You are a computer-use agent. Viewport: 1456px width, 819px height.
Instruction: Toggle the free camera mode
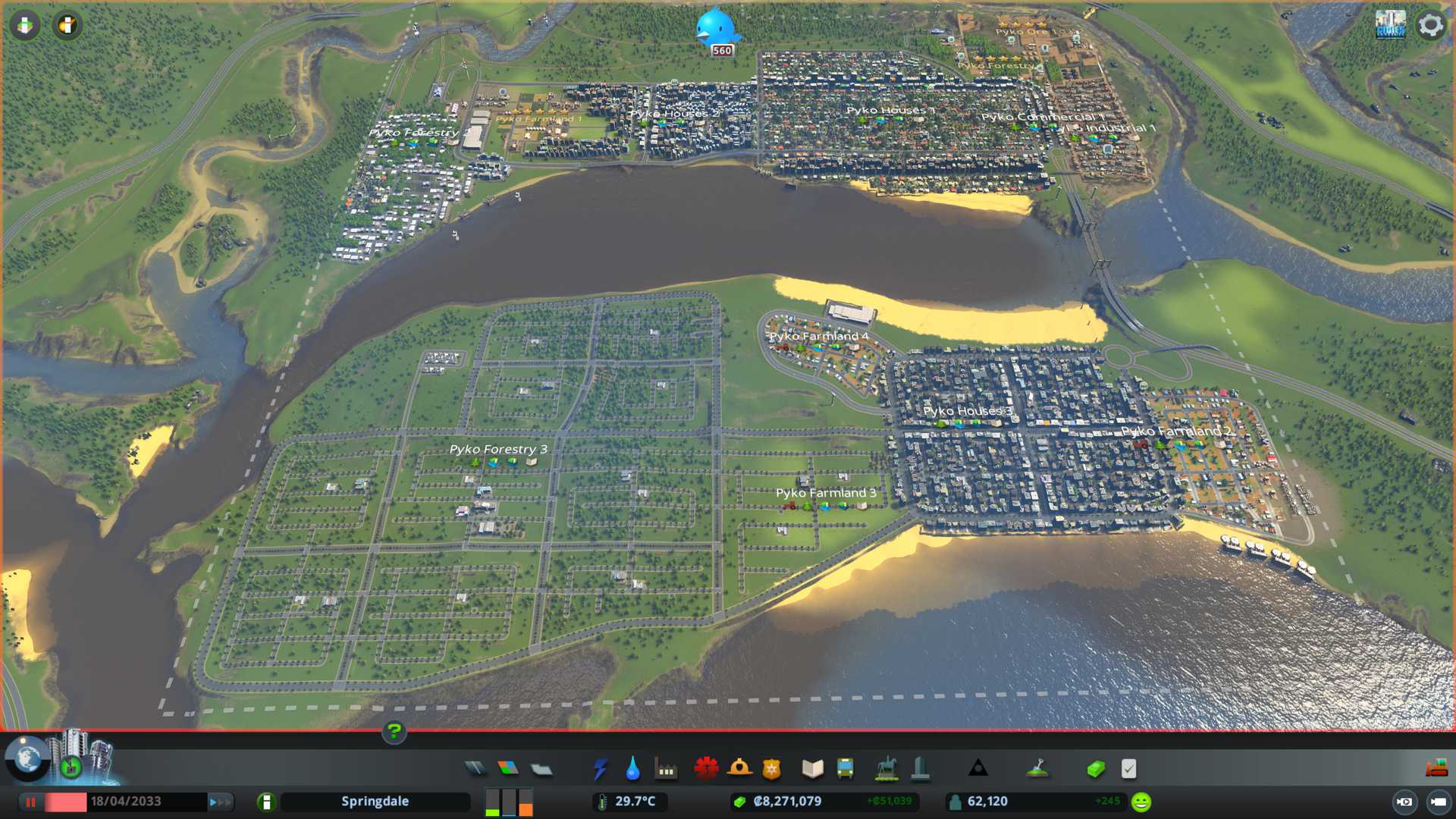1438,802
